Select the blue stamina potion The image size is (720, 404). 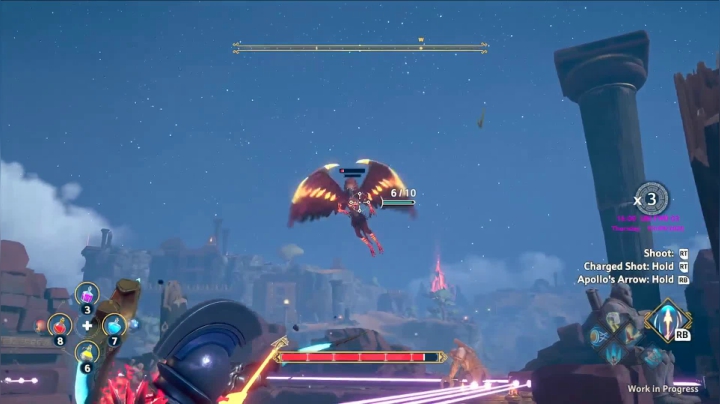pyautogui.click(x=114, y=324)
